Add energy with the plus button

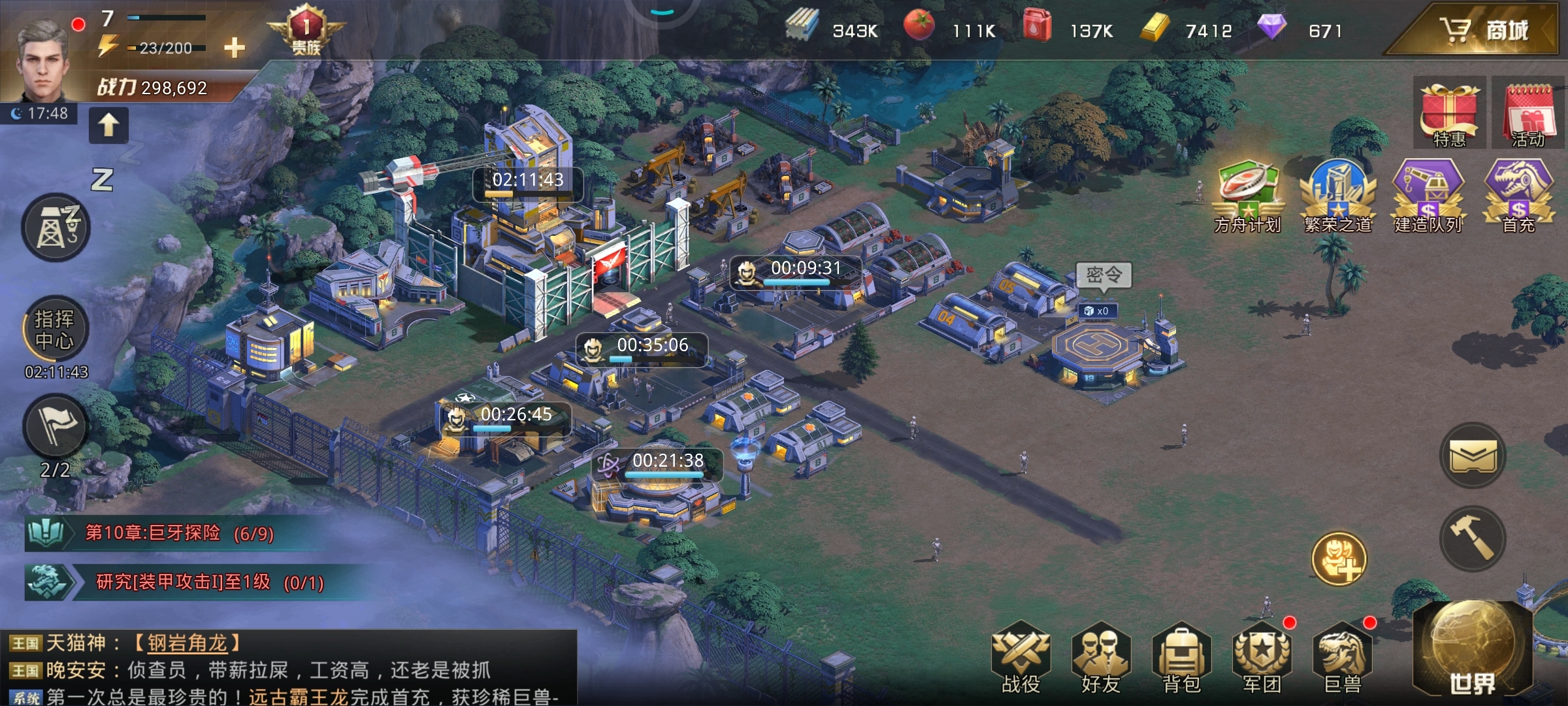tap(233, 47)
